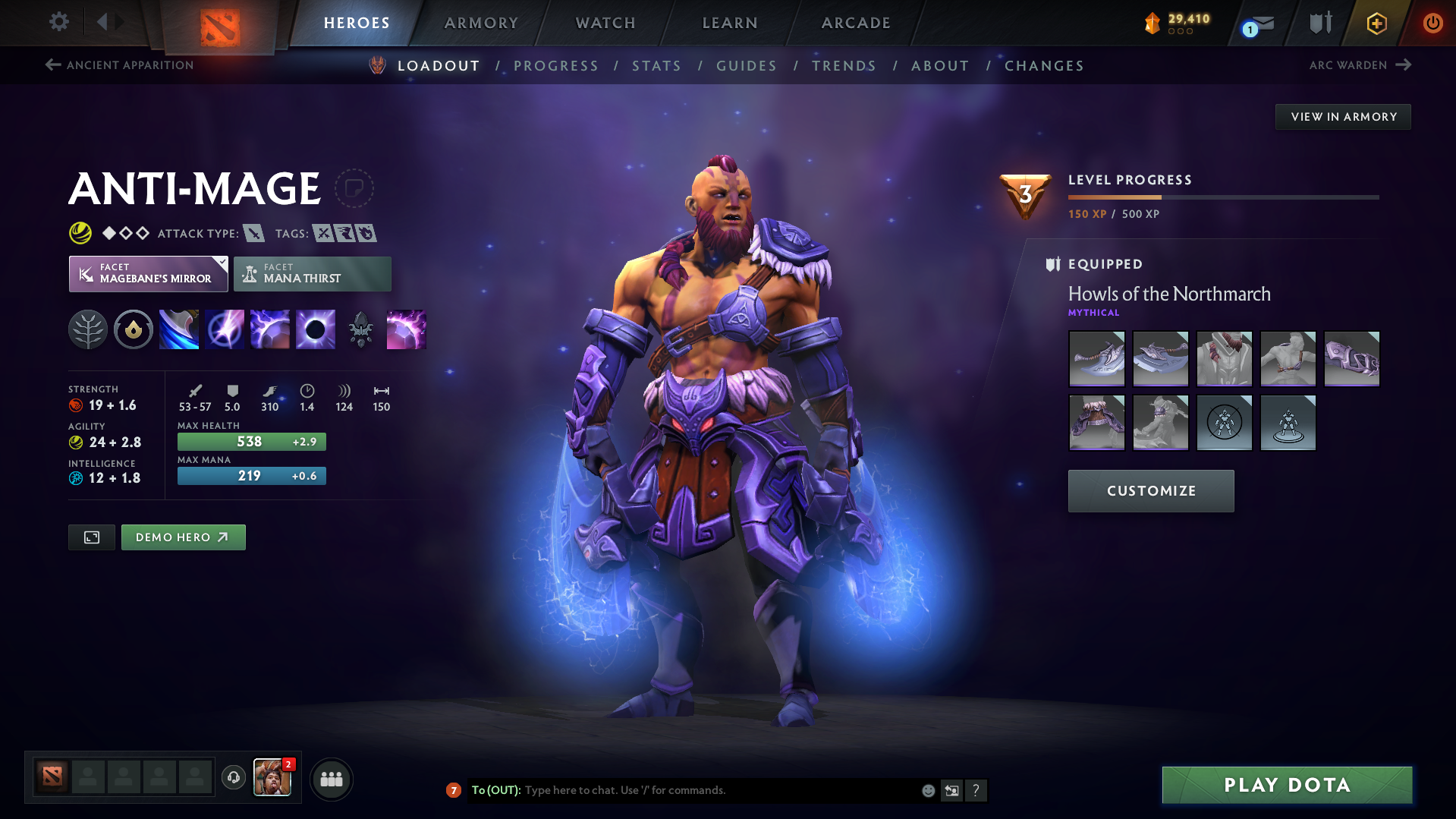Toggle the loadout view icon beside Demo Hero
1456x819 pixels.
click(91, 537)
